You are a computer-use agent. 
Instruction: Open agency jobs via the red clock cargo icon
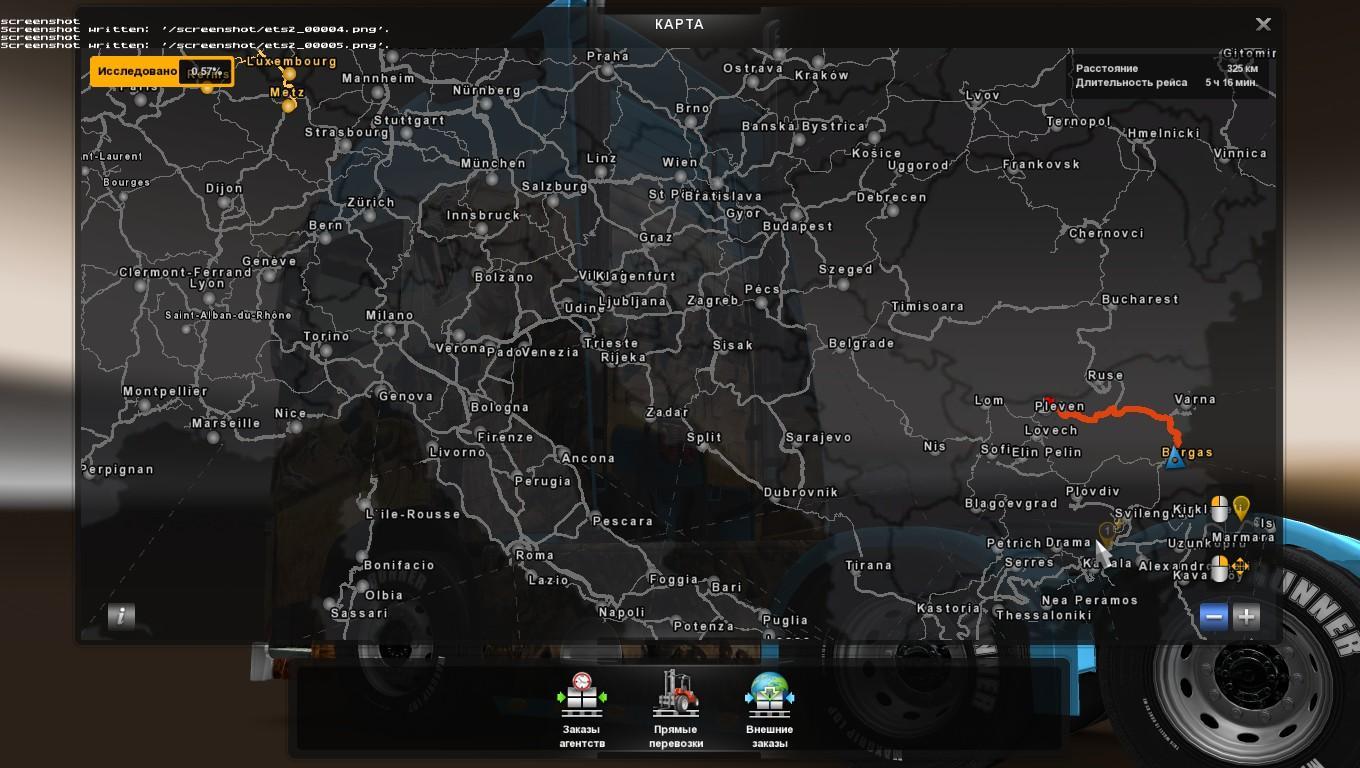point(581,697)
